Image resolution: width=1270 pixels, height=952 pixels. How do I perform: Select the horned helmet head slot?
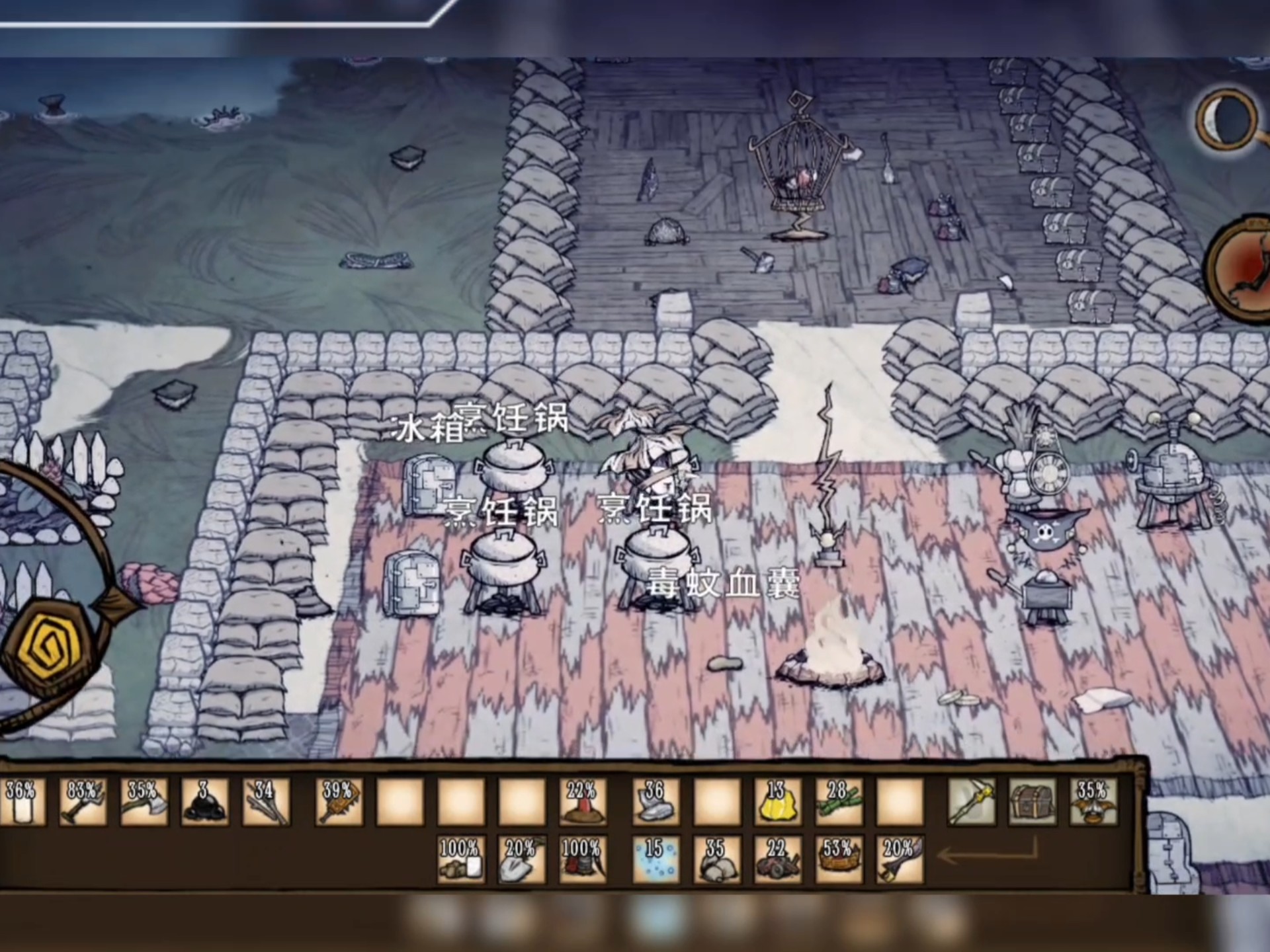point(1093,801)
